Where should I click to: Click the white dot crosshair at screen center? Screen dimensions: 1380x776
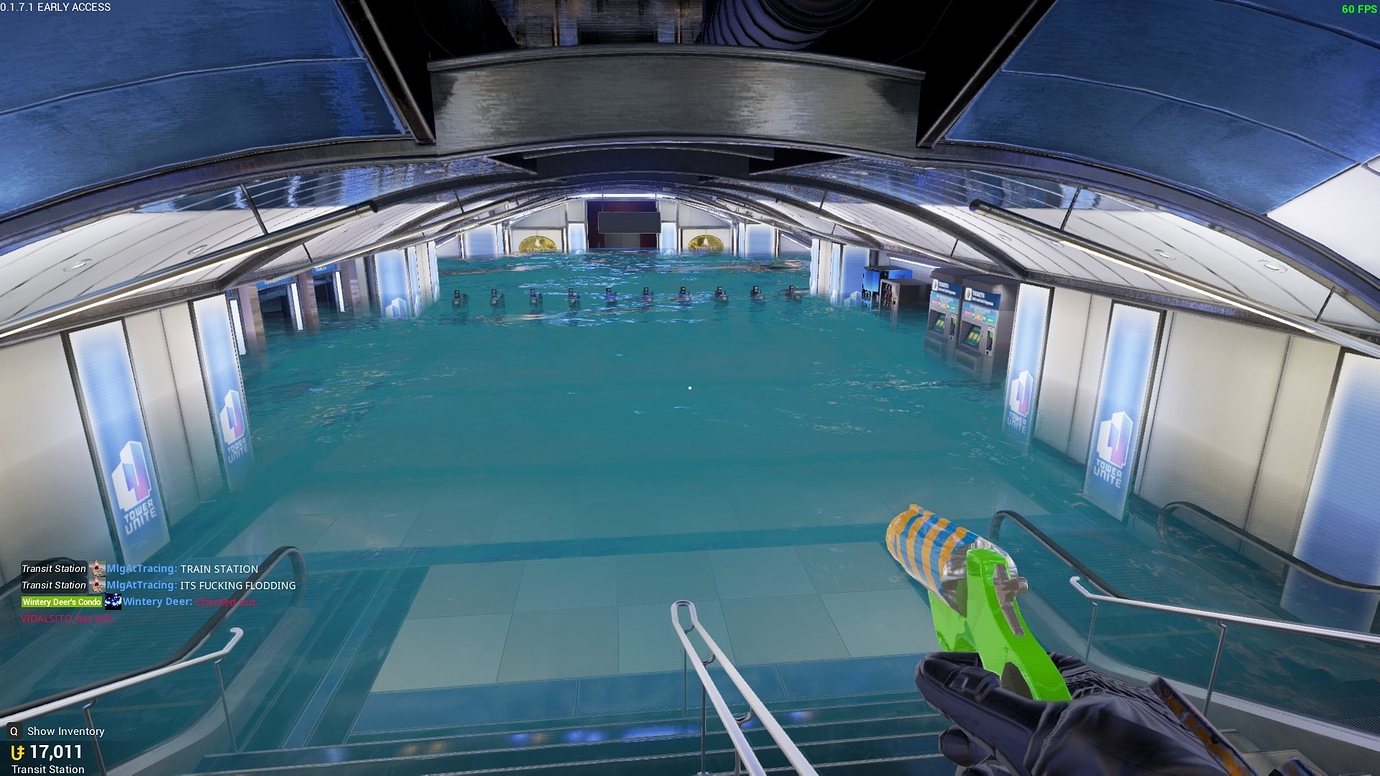click(689, 387)
